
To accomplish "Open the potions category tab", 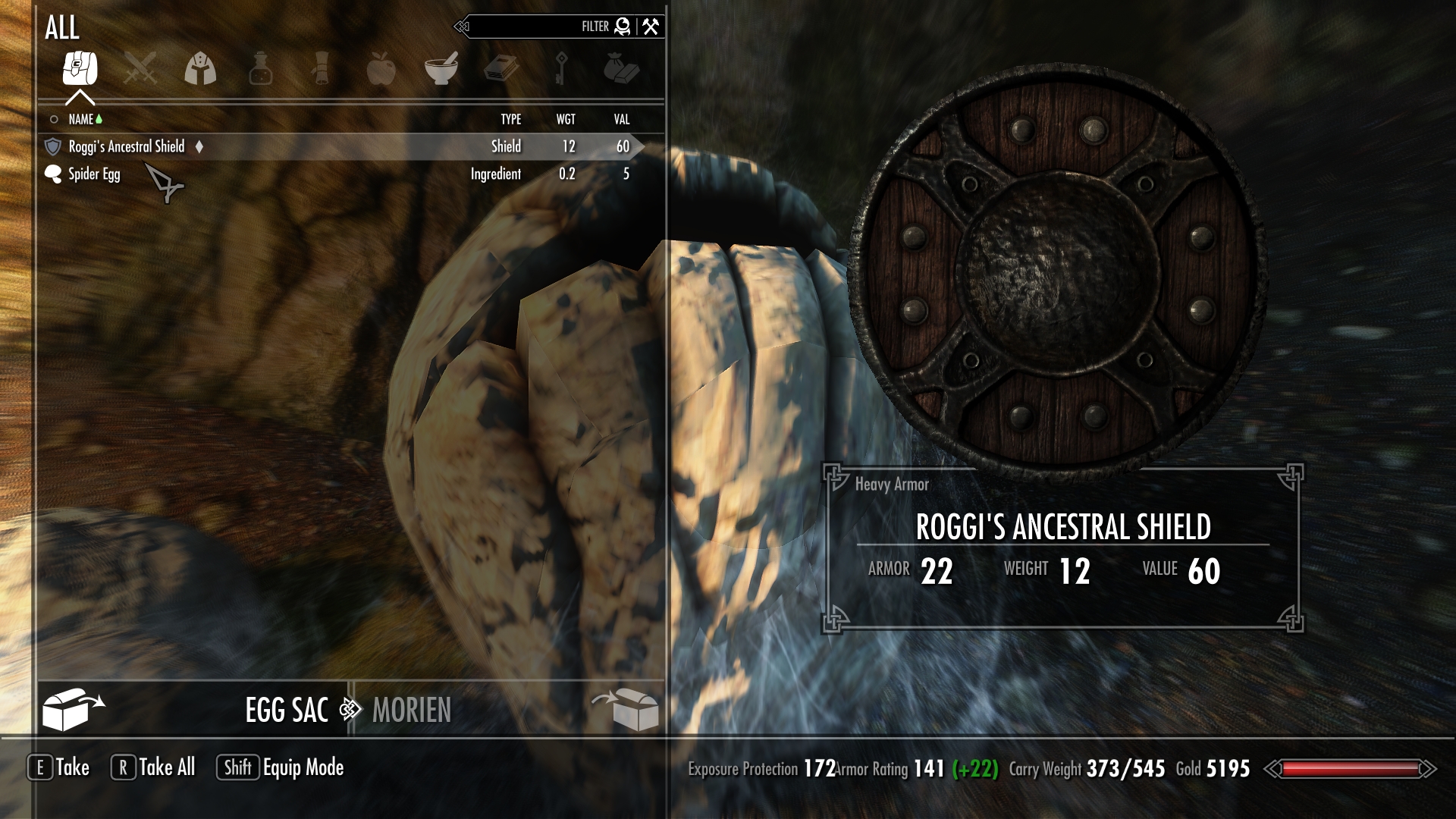I will (x=260, y=70).
